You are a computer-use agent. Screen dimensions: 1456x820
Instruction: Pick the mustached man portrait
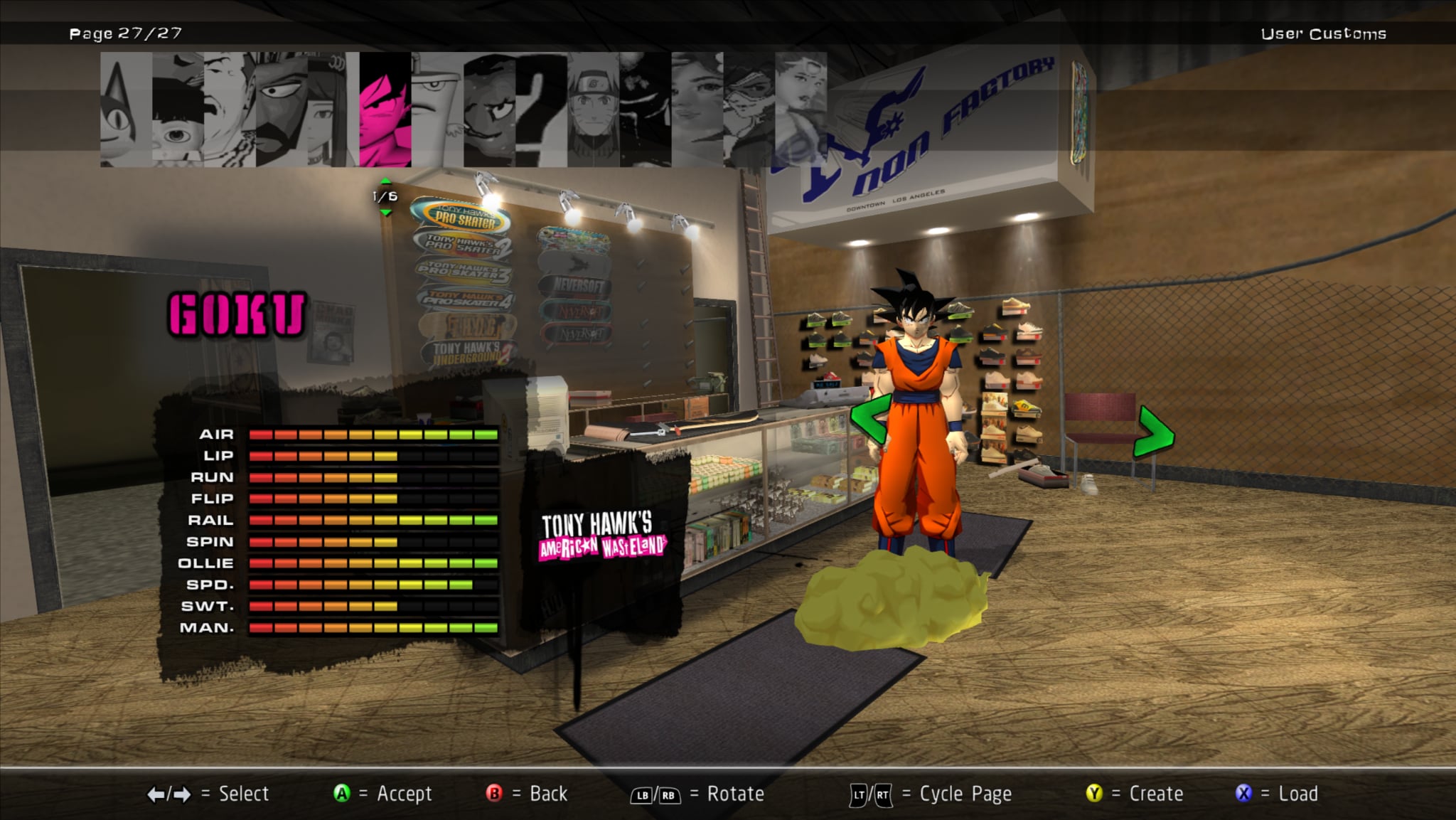coord(230,110)
